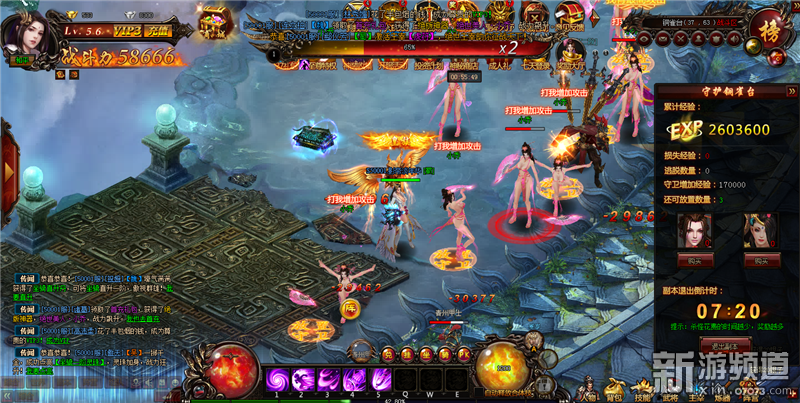Buy the right guard portrait
The width and height of the screenshot is (800, 403).
(755, 260)
